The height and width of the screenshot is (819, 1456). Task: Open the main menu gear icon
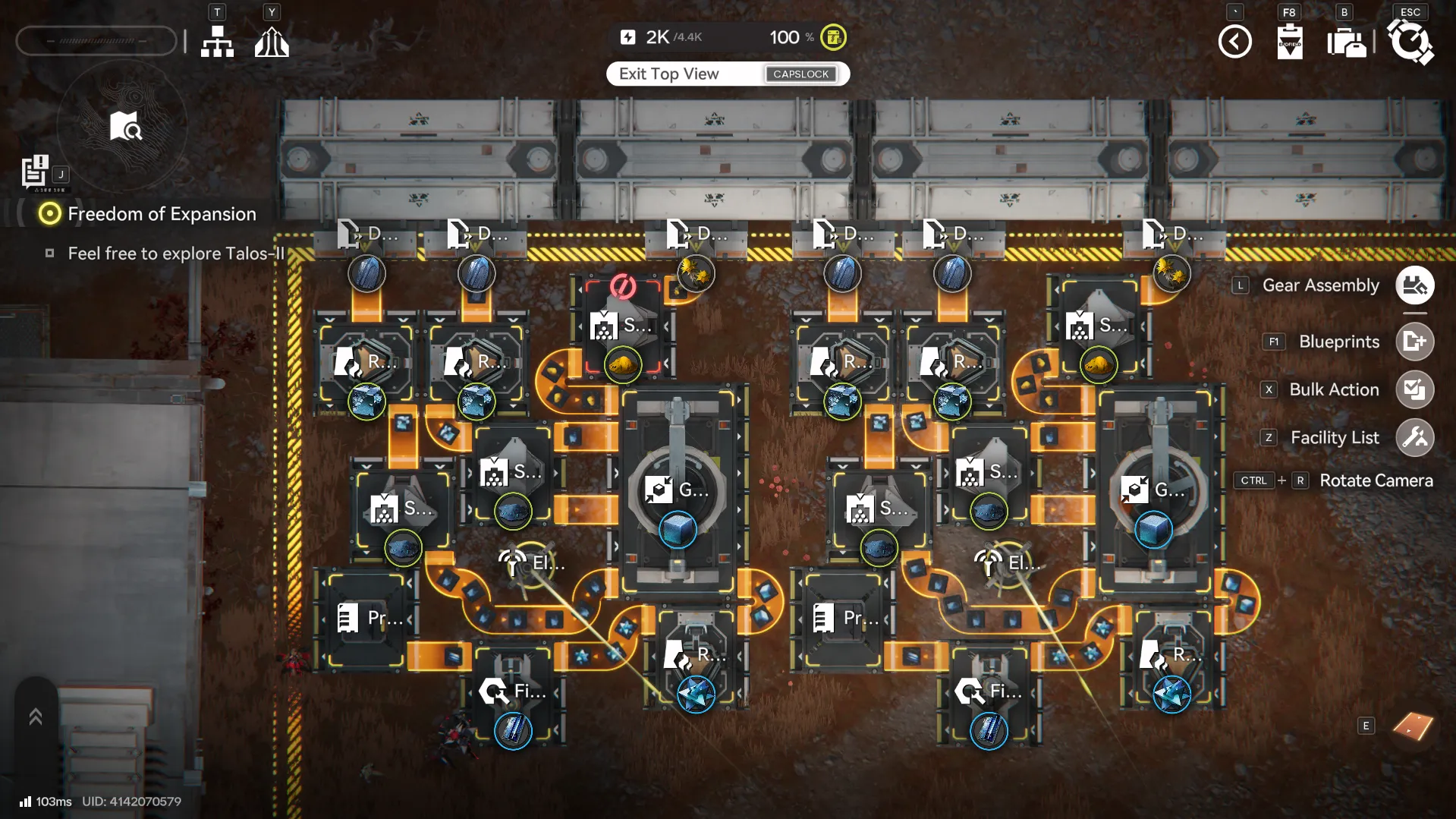click(x=1410, y=42)
